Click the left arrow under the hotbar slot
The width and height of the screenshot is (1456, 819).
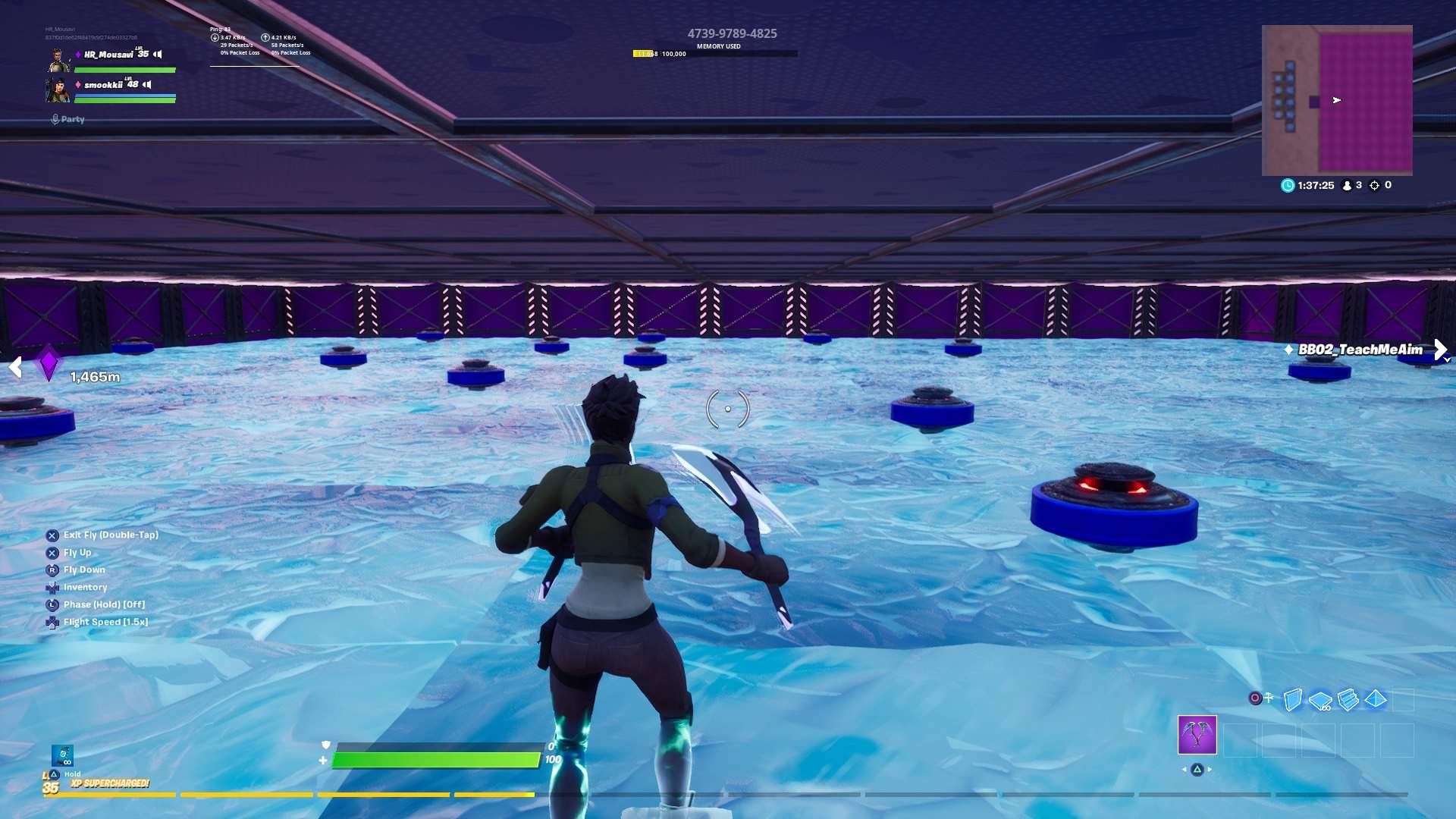[1185, 769]
